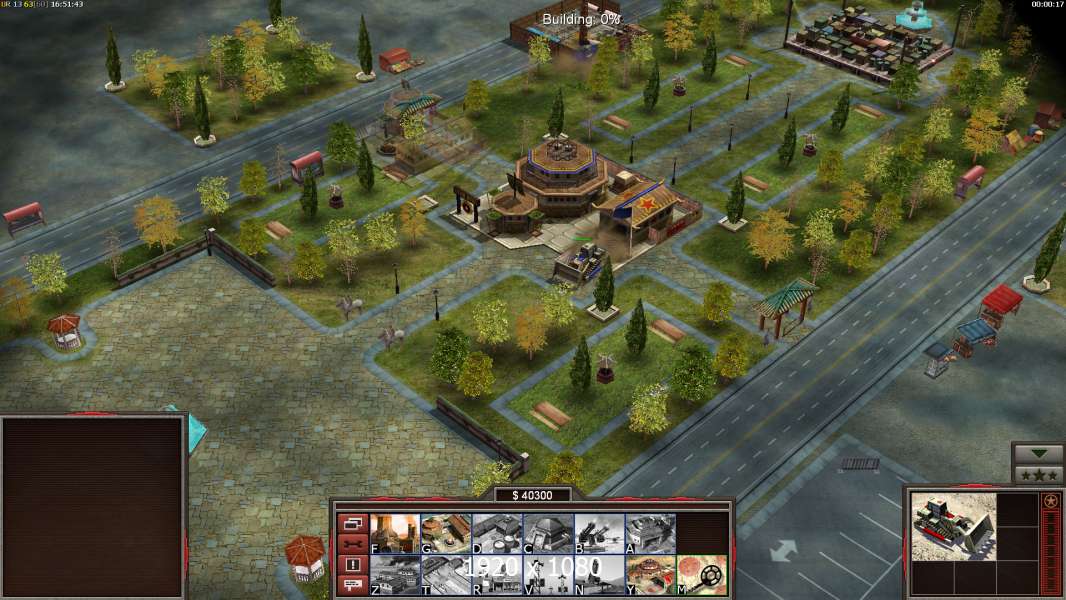Open the three-star generals powers button
The width and height of the screenshot is (1066, 600).
tap(1038, 475)
